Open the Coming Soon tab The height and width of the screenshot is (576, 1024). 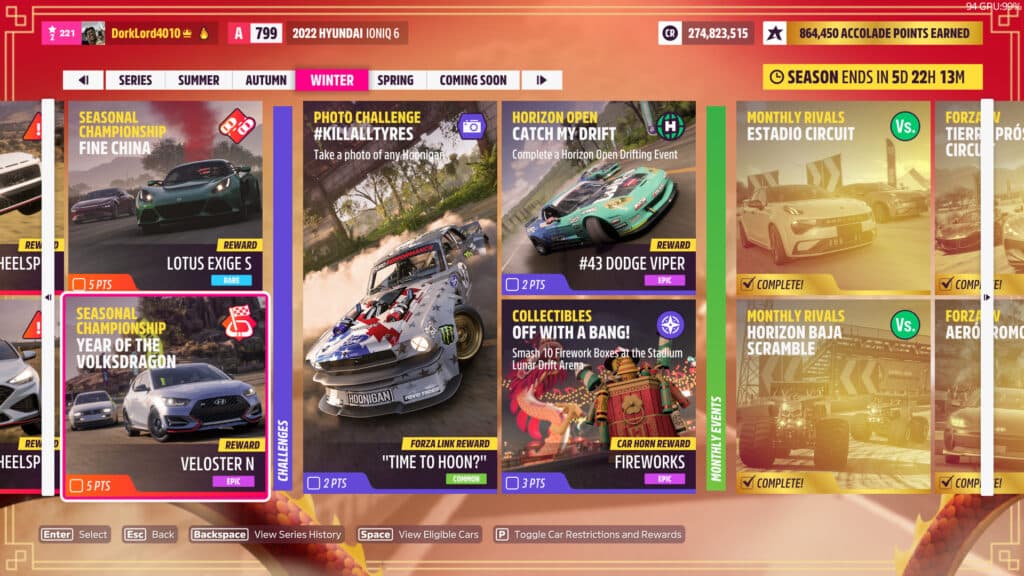click(472, 80)
